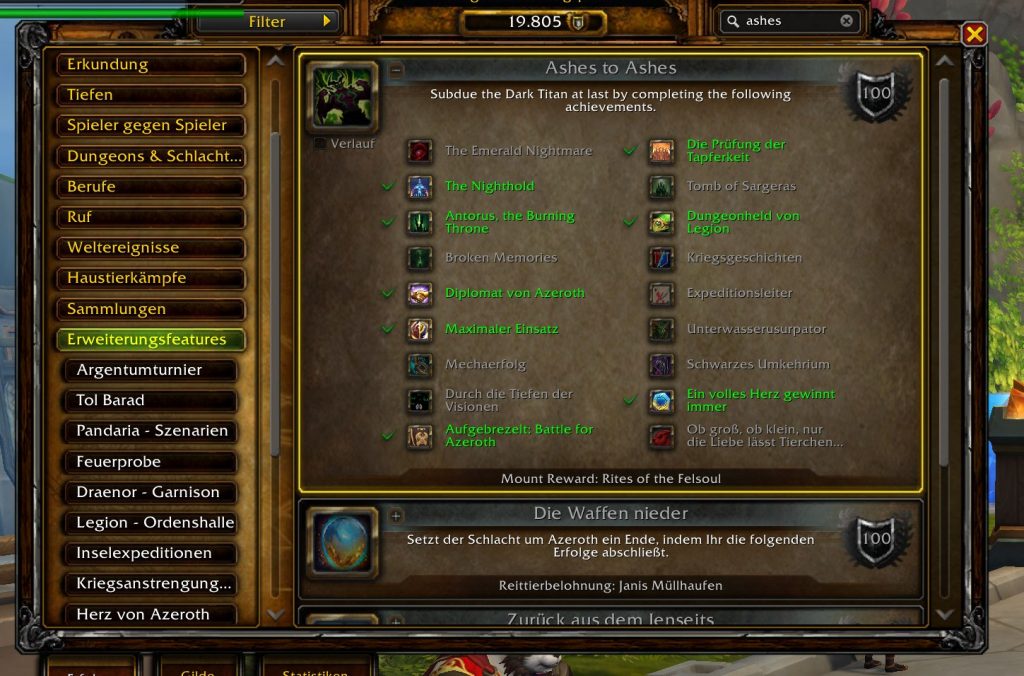Click The Nighthold criteria entry
The image size is (1024, 676).
point(489,186)
